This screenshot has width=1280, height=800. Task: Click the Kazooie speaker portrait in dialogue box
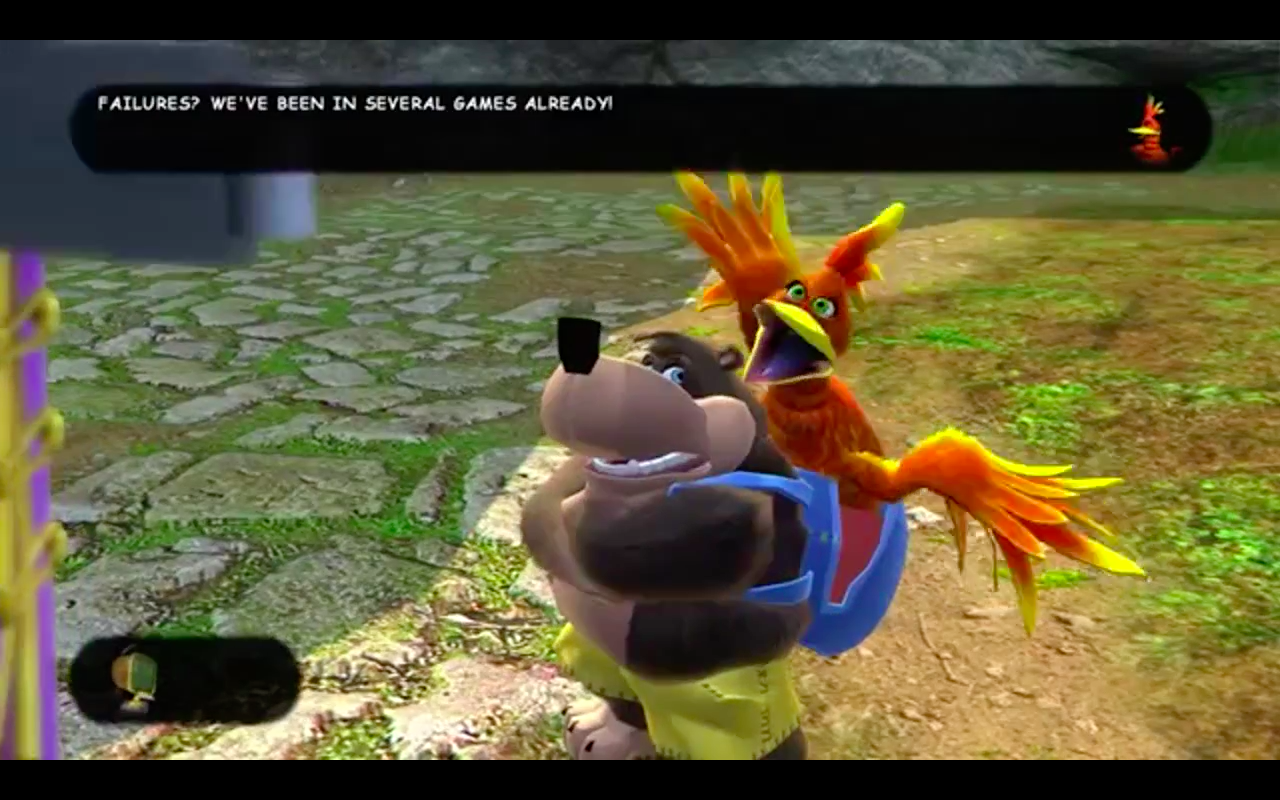pyautogui.click(x=1151, y=131)
